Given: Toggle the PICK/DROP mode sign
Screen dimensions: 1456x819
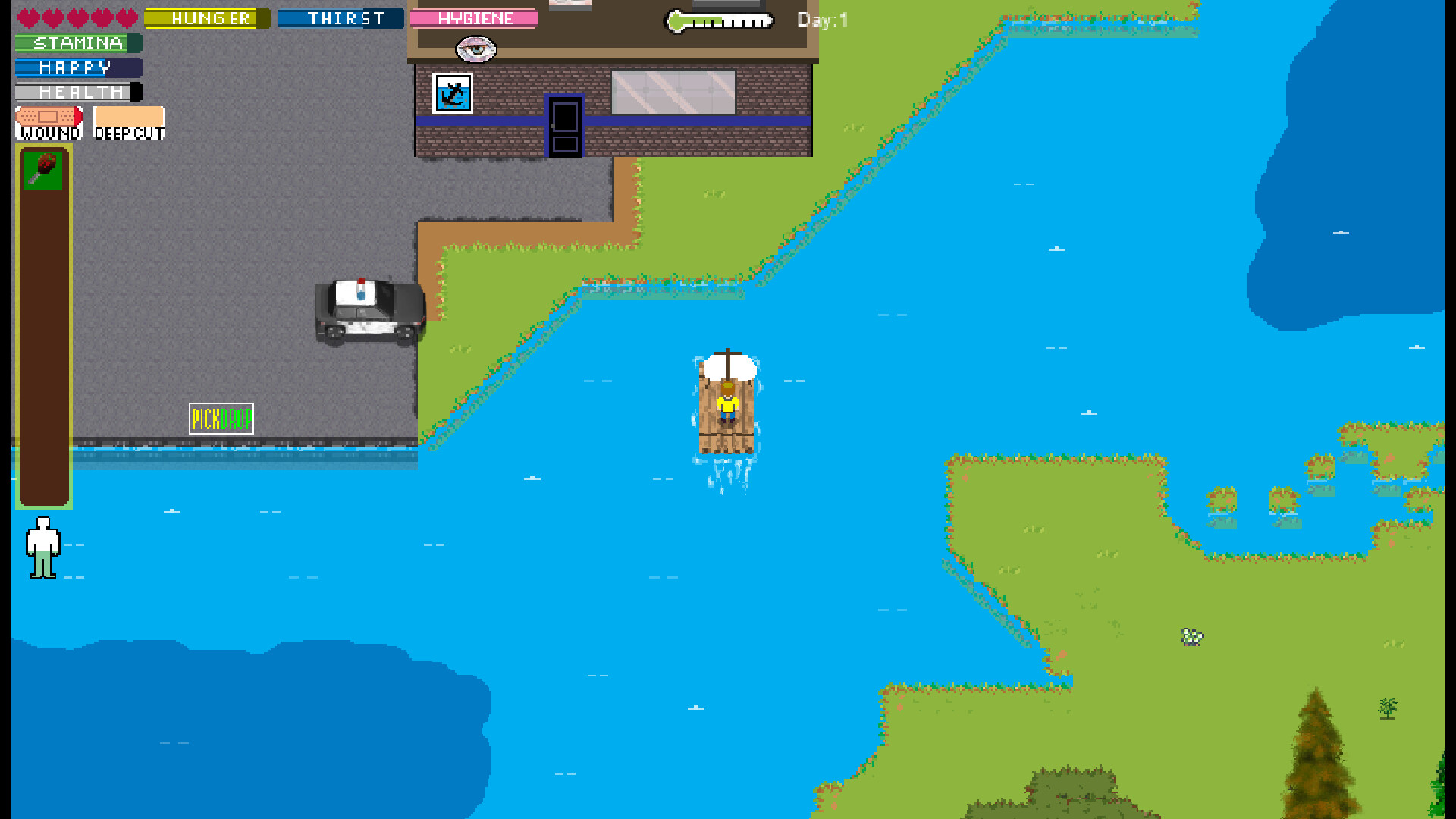Looking at the screenshot, I should point(221,419).
